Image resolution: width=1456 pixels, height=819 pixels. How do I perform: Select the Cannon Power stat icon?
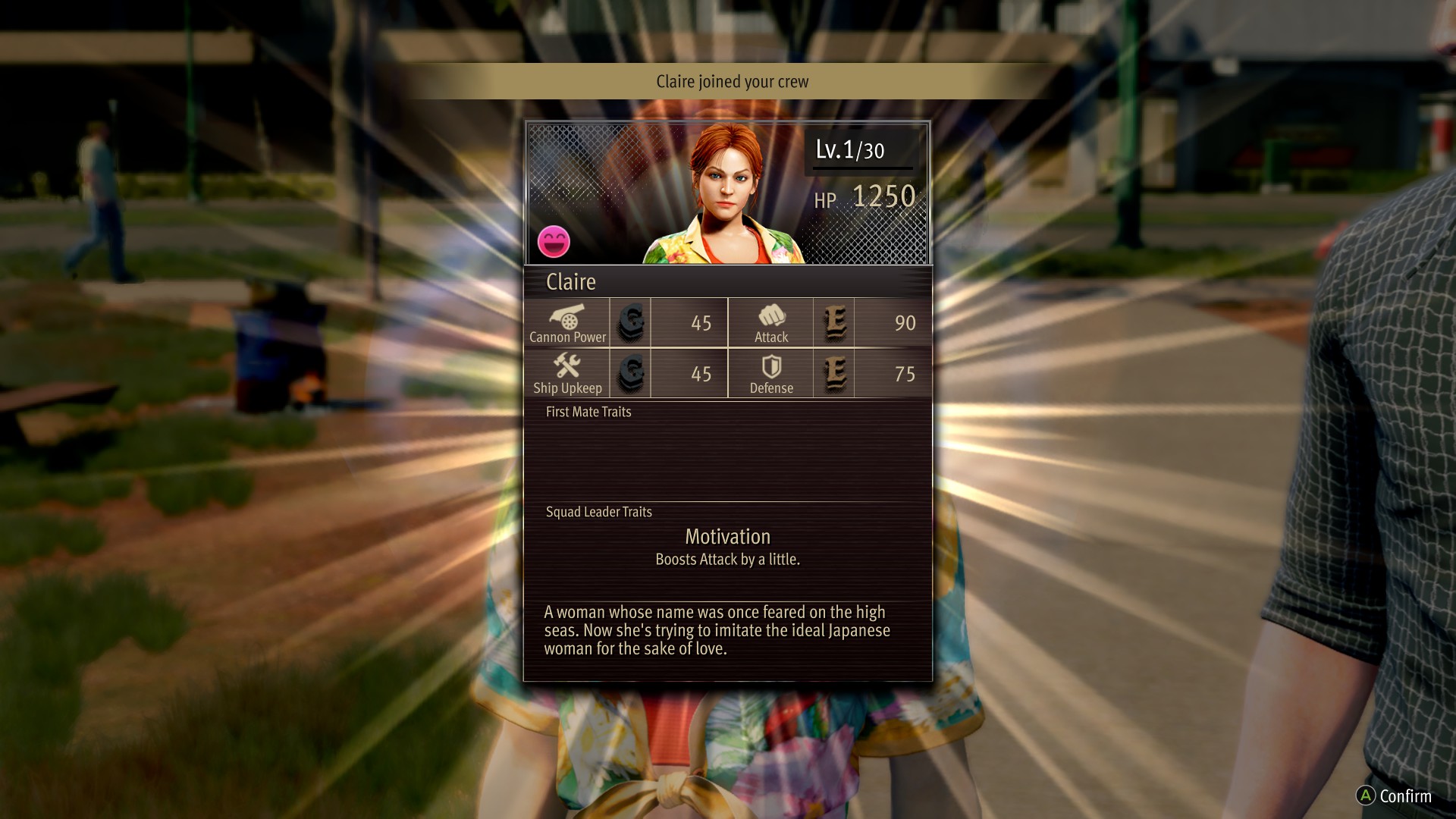click(567, 315)
